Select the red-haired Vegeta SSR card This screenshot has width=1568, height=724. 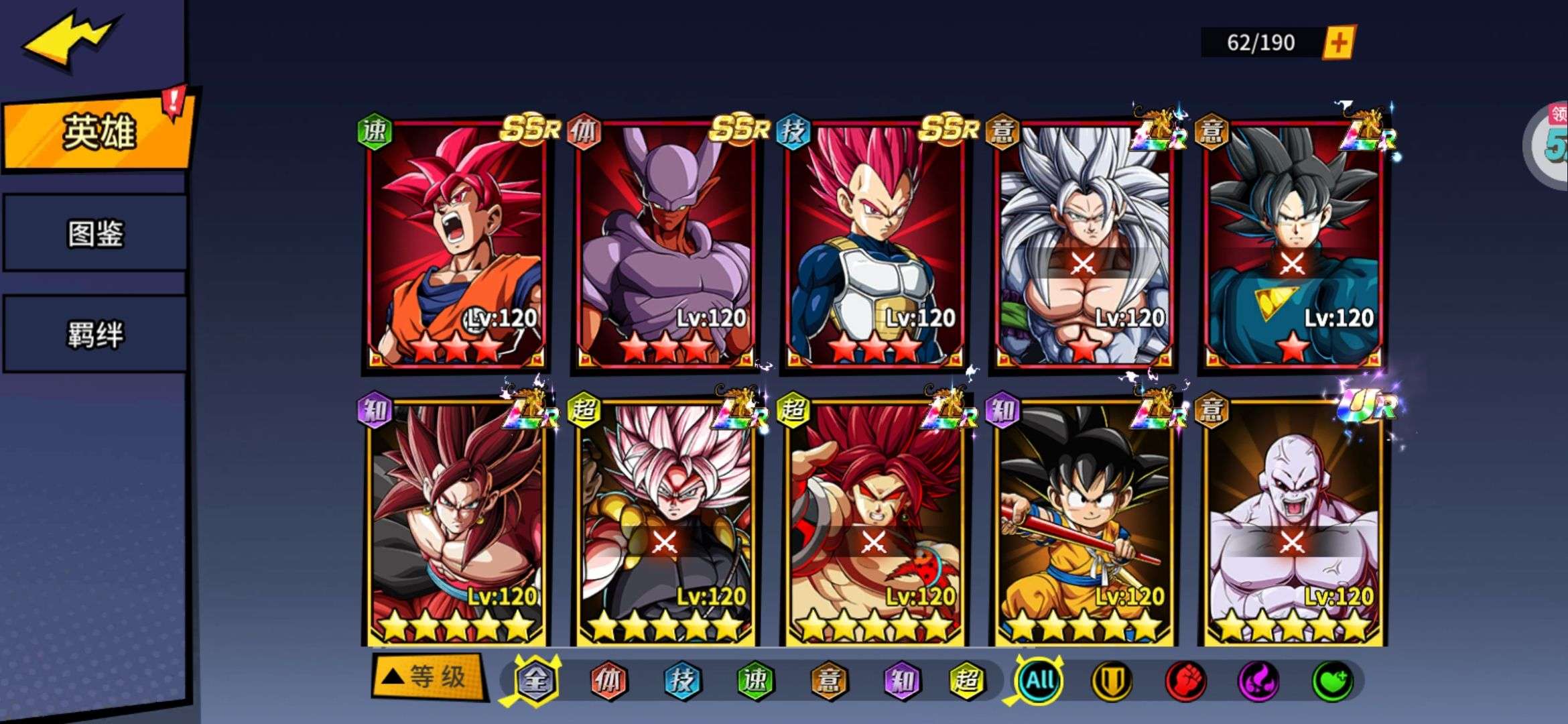coord(874,245)
